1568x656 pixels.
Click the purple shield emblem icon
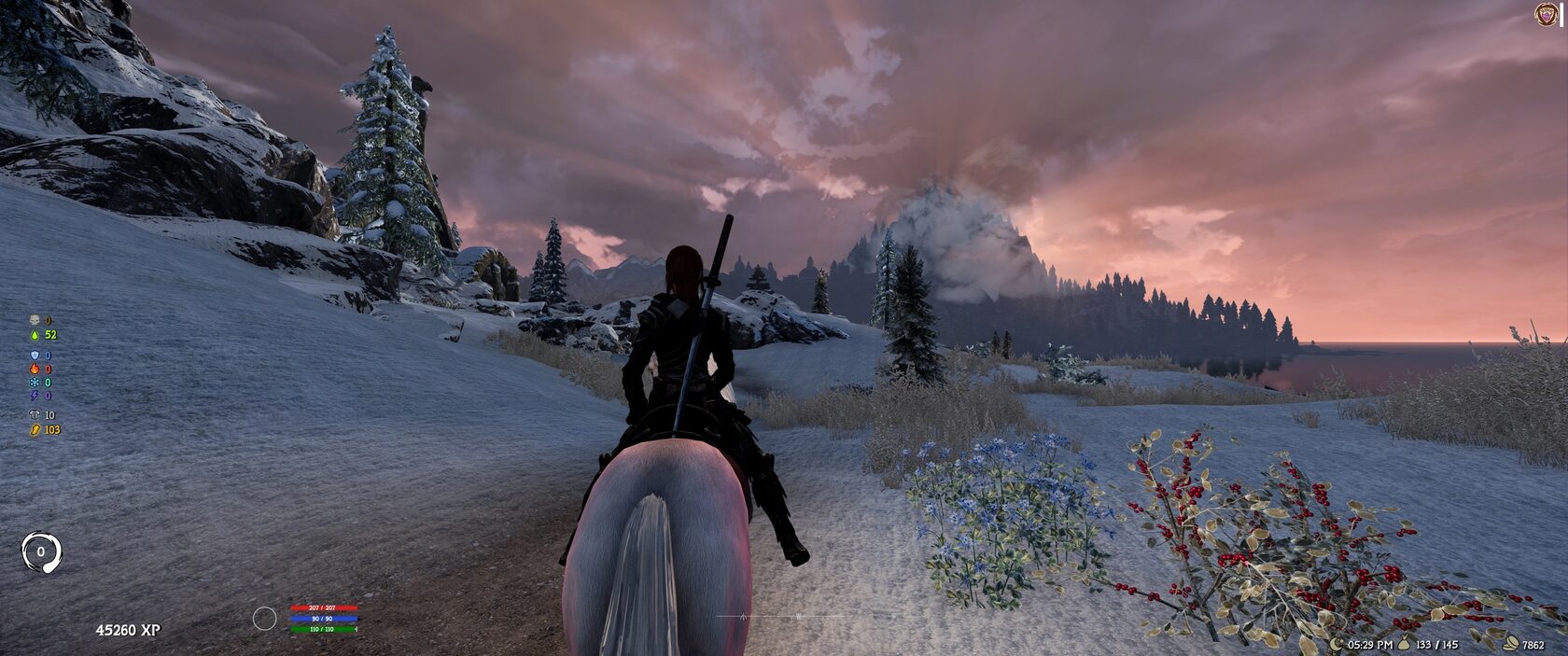click(1547, 14)
